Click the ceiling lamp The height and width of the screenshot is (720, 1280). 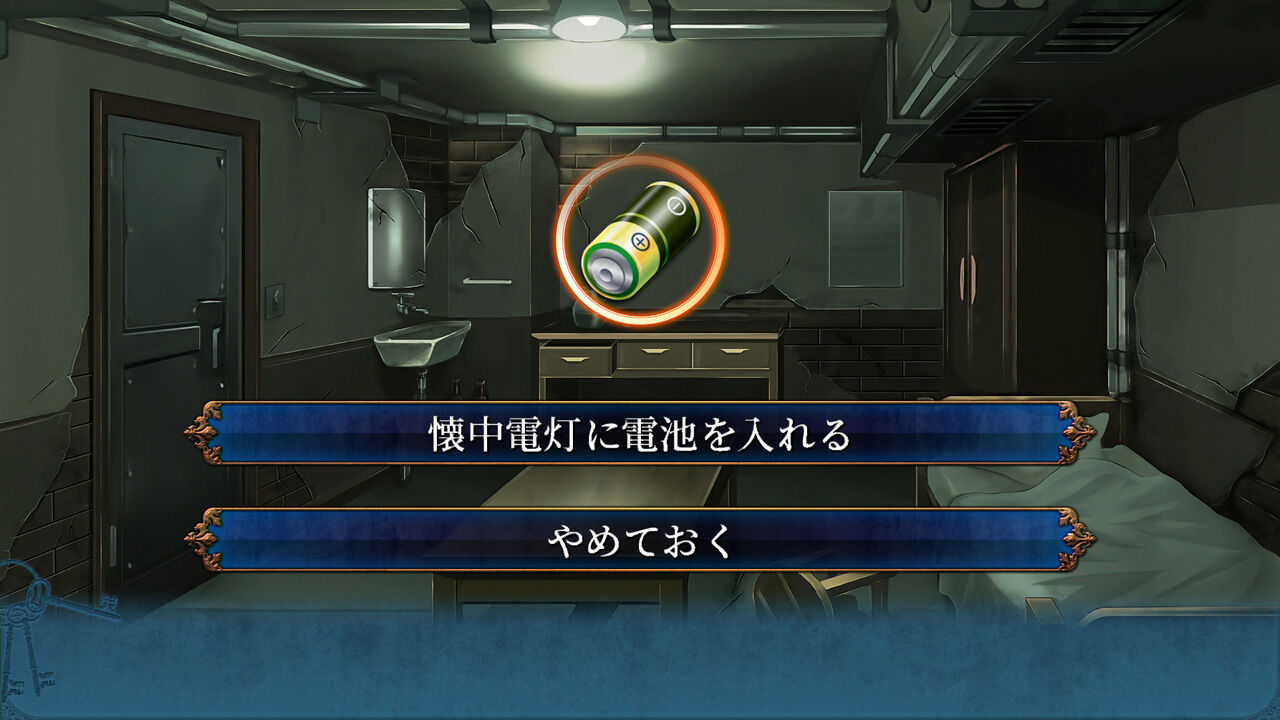590,25
